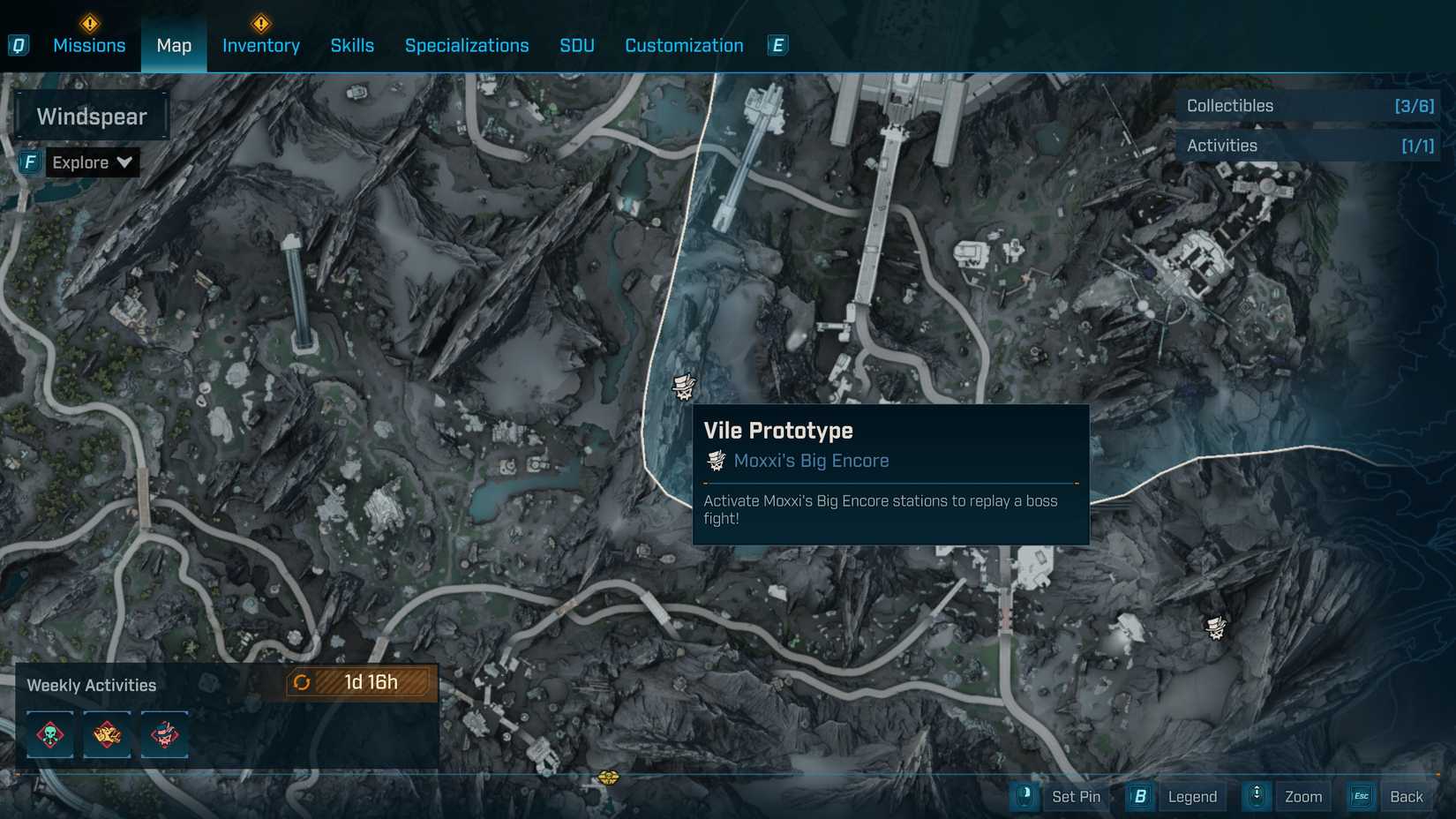Viewport: 1456px width, 819px height.
Task: Click the mouse-wheel Zoom toggle icon
Action: point(1257,796)
